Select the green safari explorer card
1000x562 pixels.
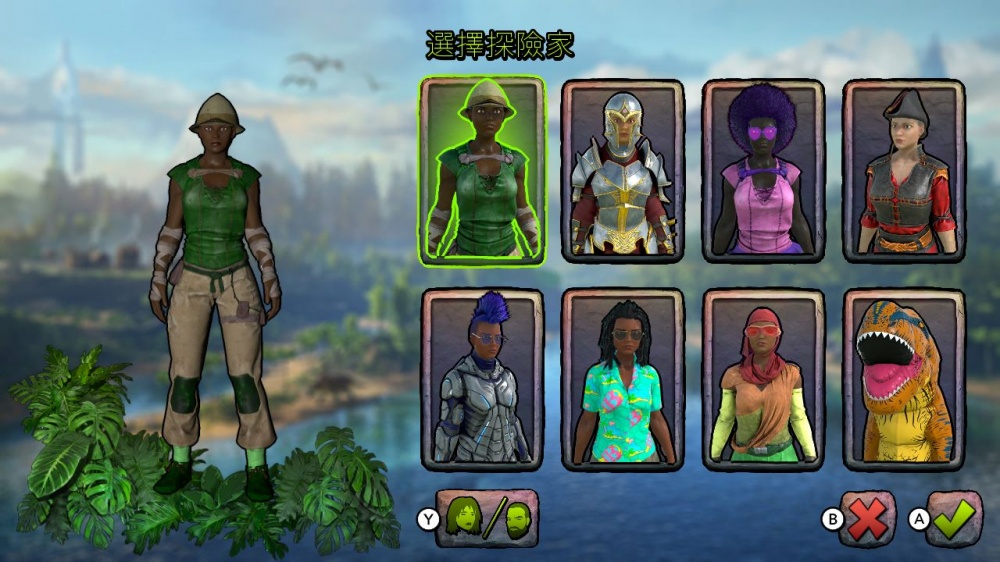[x=482, y=170]
